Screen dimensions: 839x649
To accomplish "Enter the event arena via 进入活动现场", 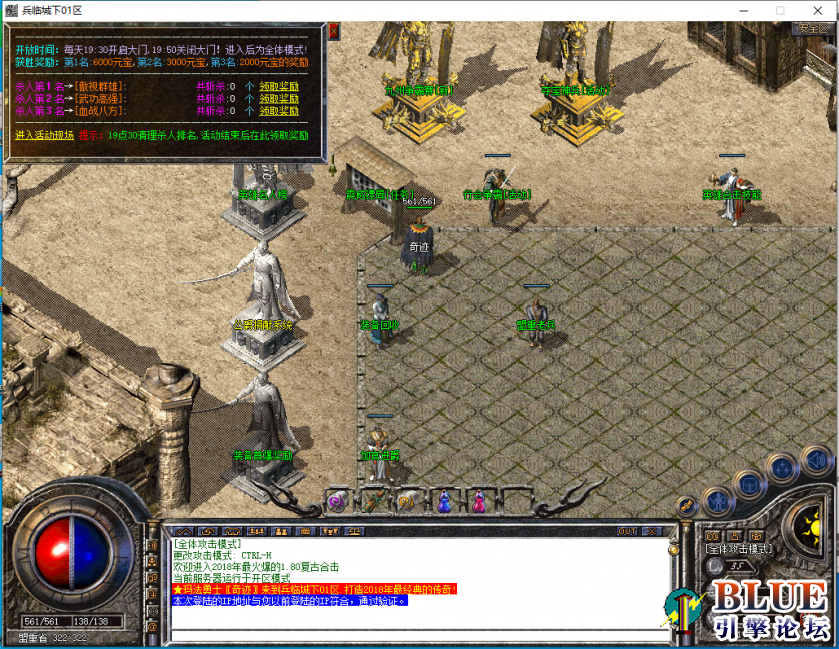I will point(44,135).
